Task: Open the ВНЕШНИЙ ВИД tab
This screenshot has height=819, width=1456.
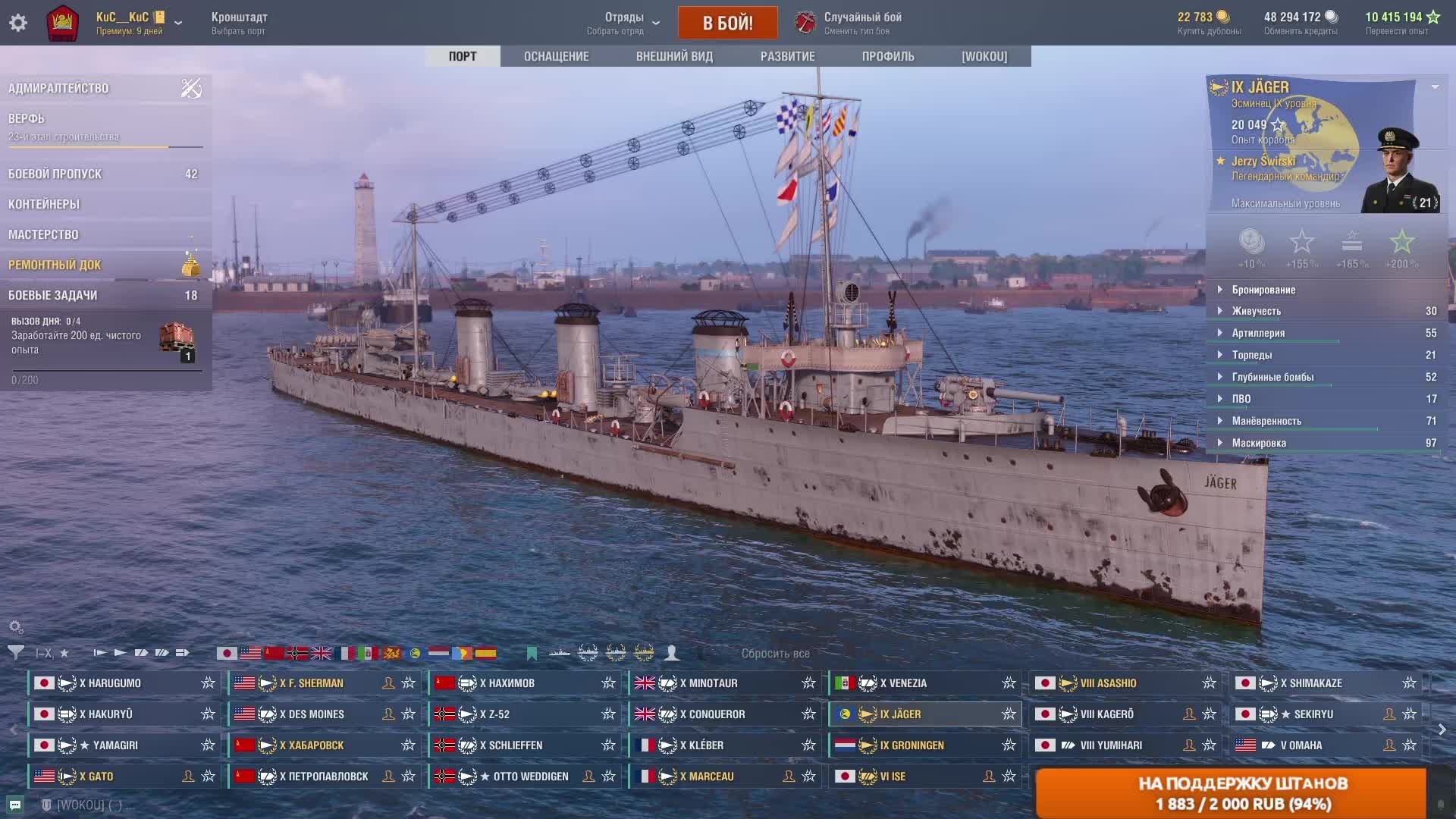Action: click(674, 56)
